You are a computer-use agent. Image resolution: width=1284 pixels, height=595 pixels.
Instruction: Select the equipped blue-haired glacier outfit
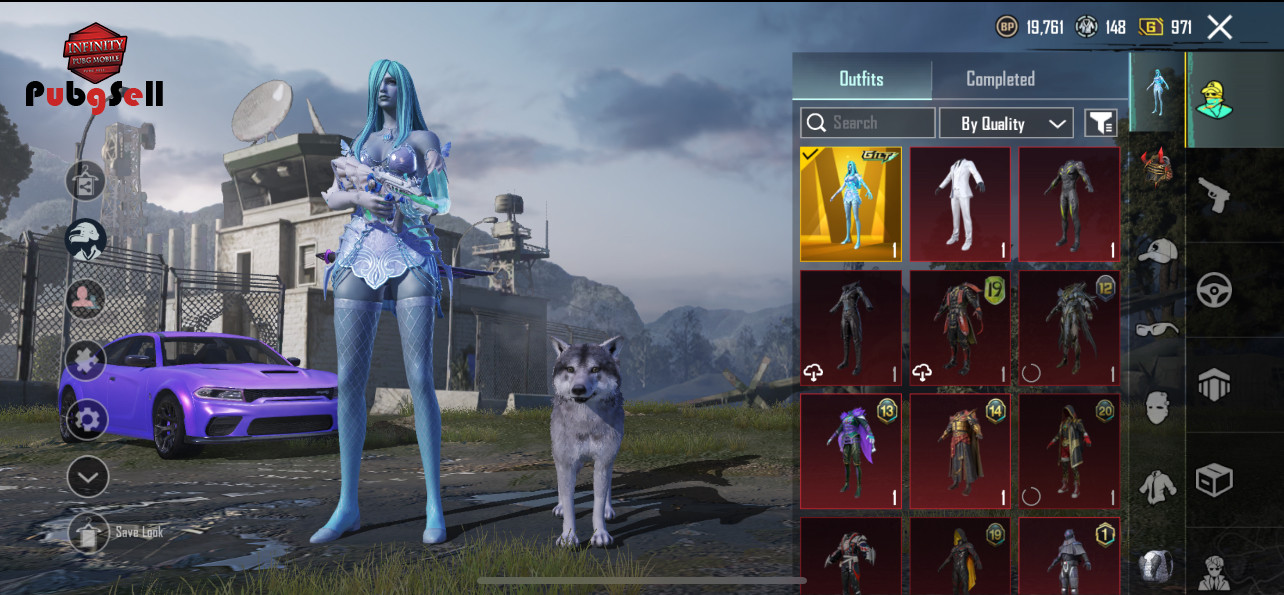851,204
